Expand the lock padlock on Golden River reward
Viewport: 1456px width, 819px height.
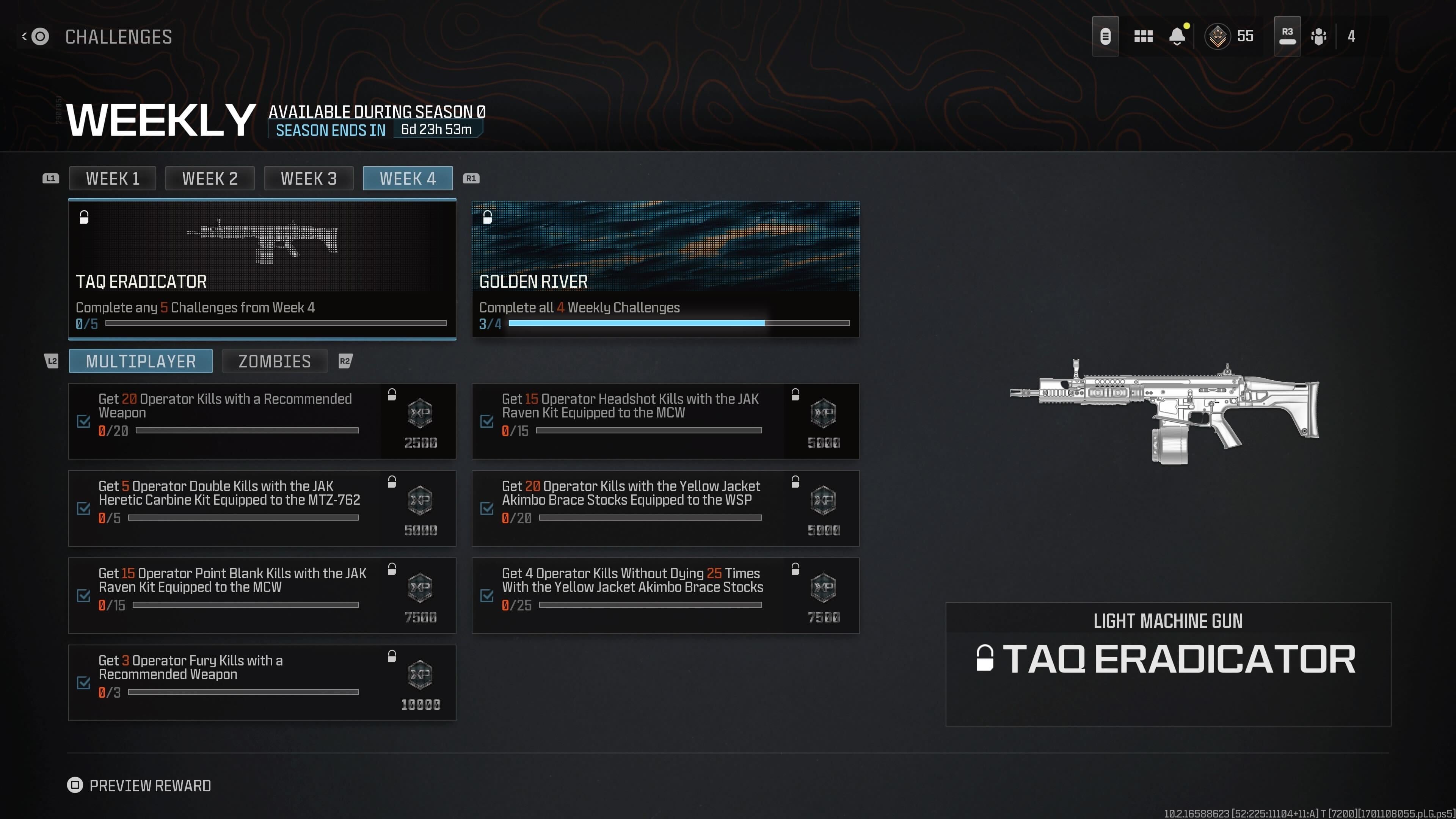coord(487,217)
